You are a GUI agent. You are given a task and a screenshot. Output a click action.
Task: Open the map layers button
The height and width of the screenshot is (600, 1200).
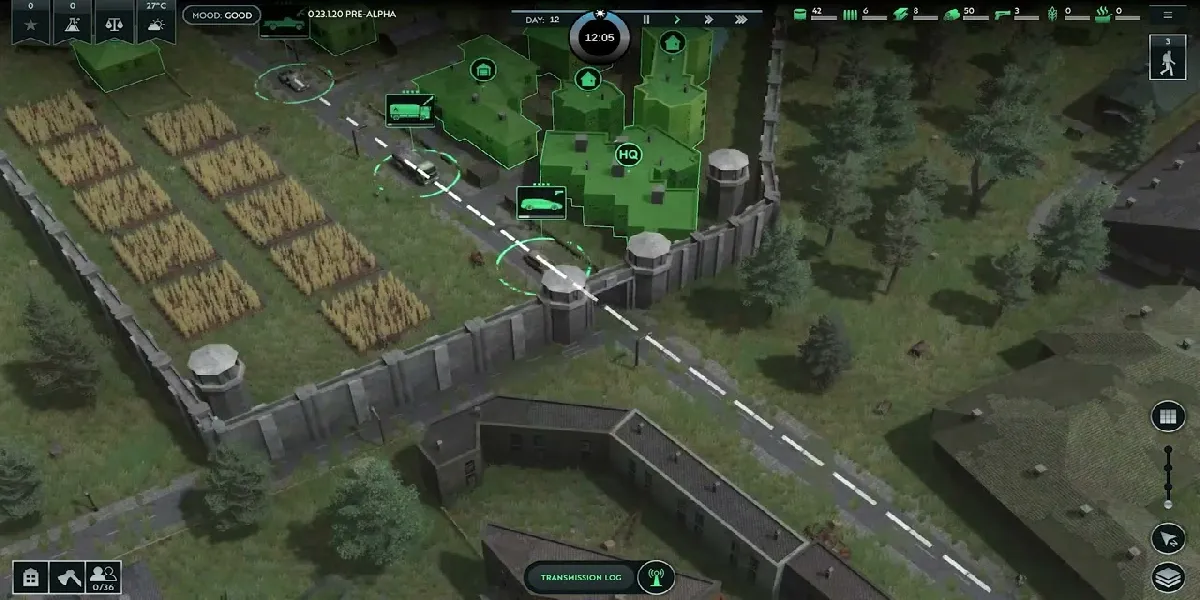coord(1167,577)
